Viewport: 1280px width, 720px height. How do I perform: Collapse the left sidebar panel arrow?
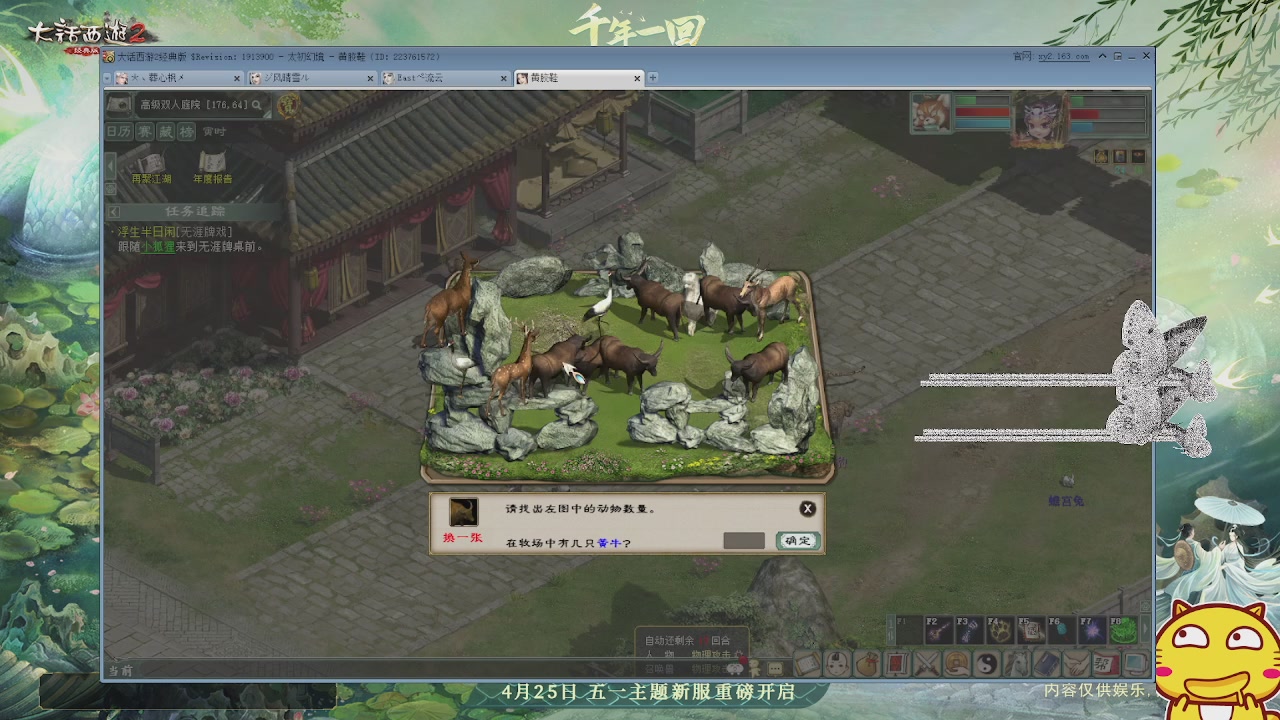[111, 165]
